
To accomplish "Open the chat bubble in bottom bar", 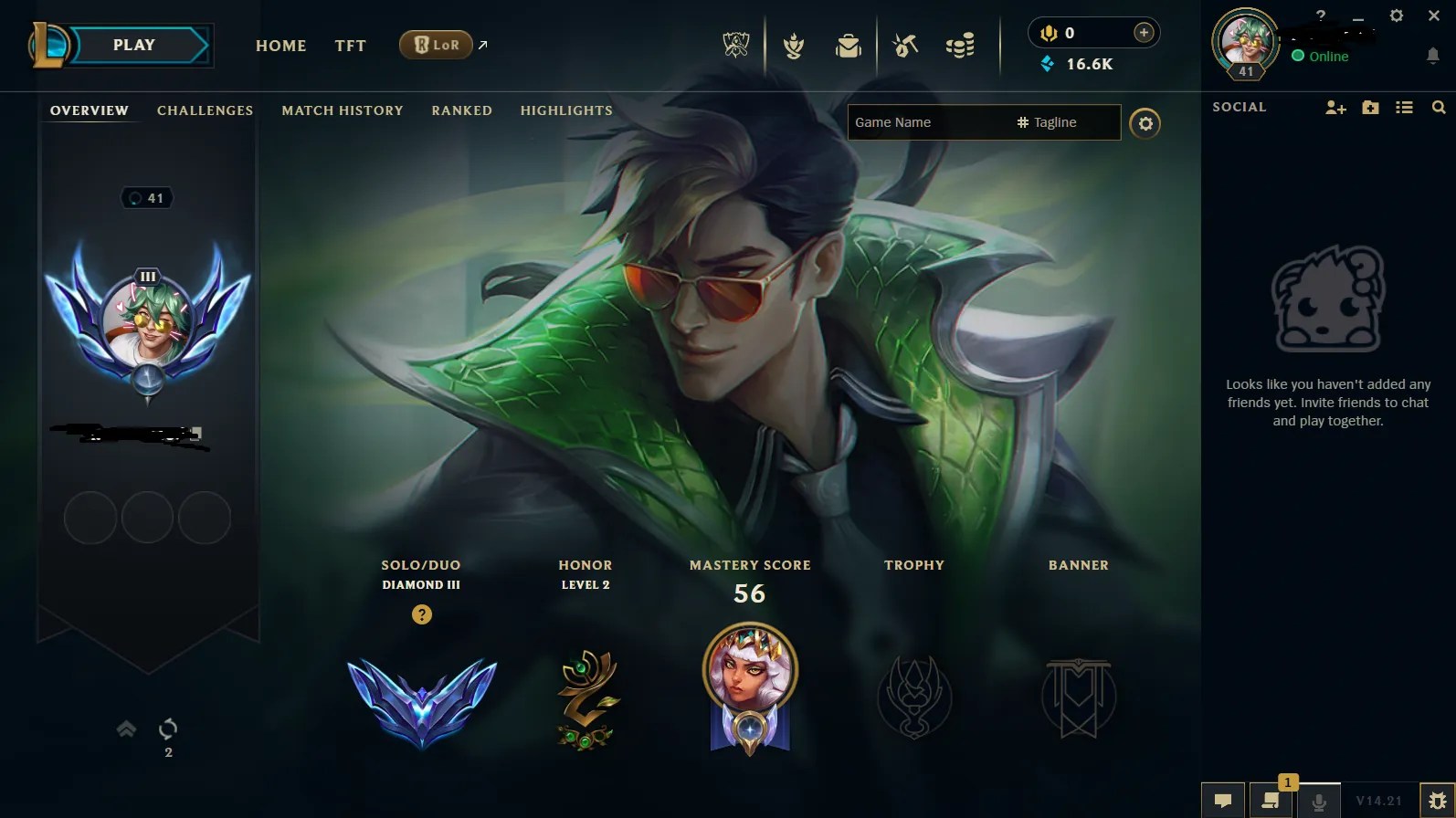I will [1224, 802].
